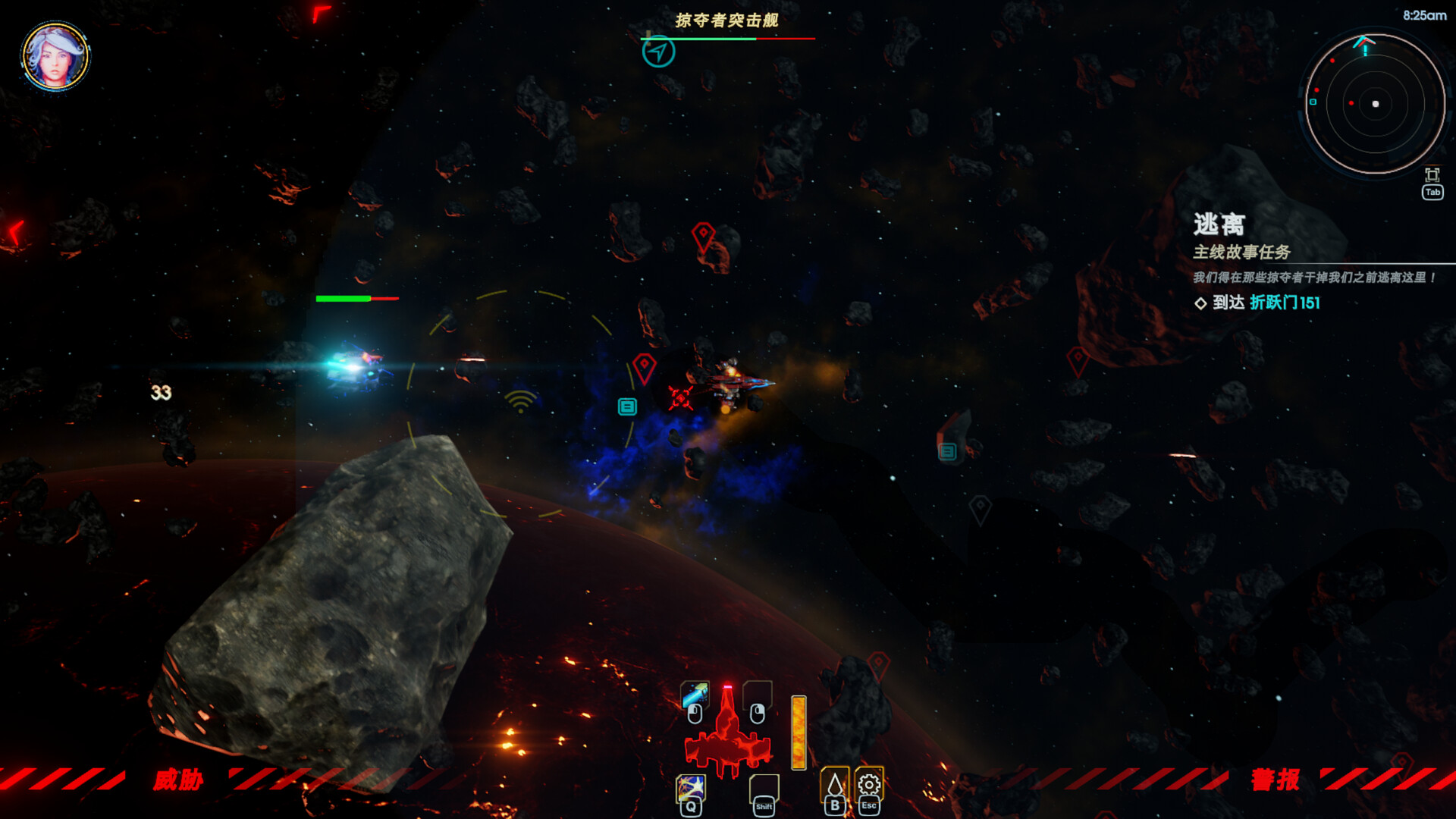
Task: Select the blue laser weapon slot
Action: (695, 695)
